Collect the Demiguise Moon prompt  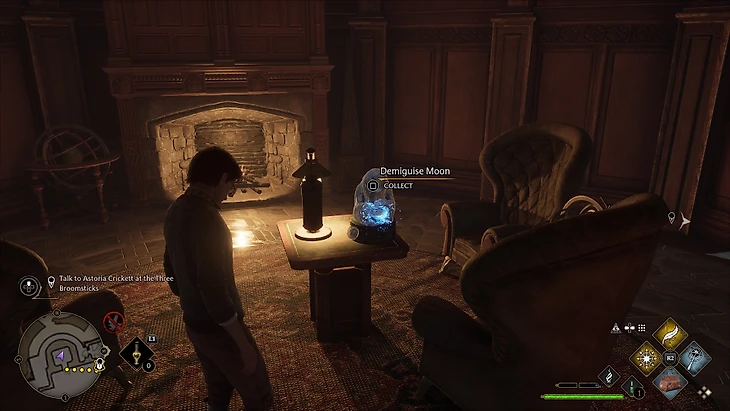coord(395,185)
